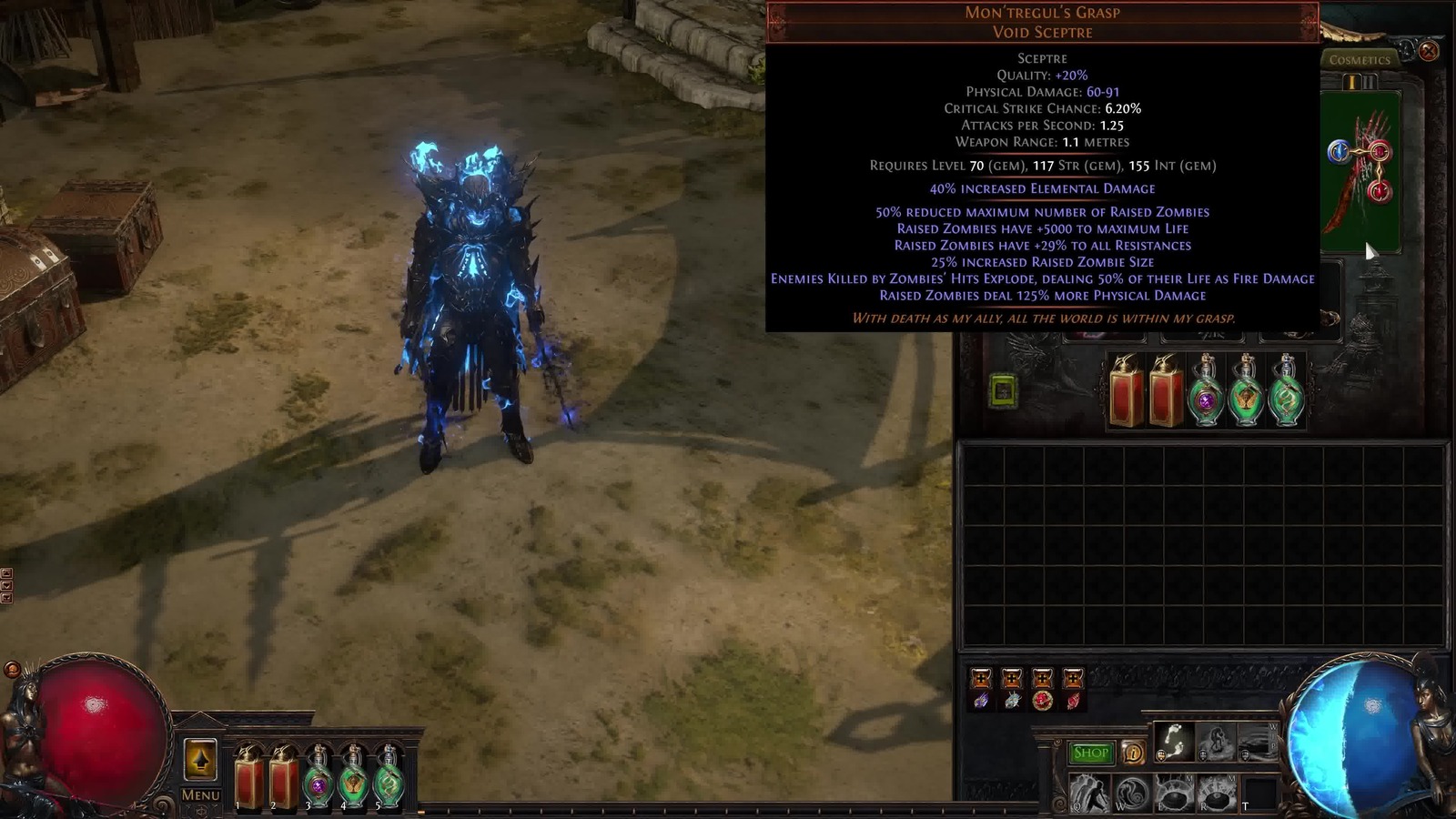Open the small round portrait icon above life orb

pyautogui.click(x=12, y=670)
